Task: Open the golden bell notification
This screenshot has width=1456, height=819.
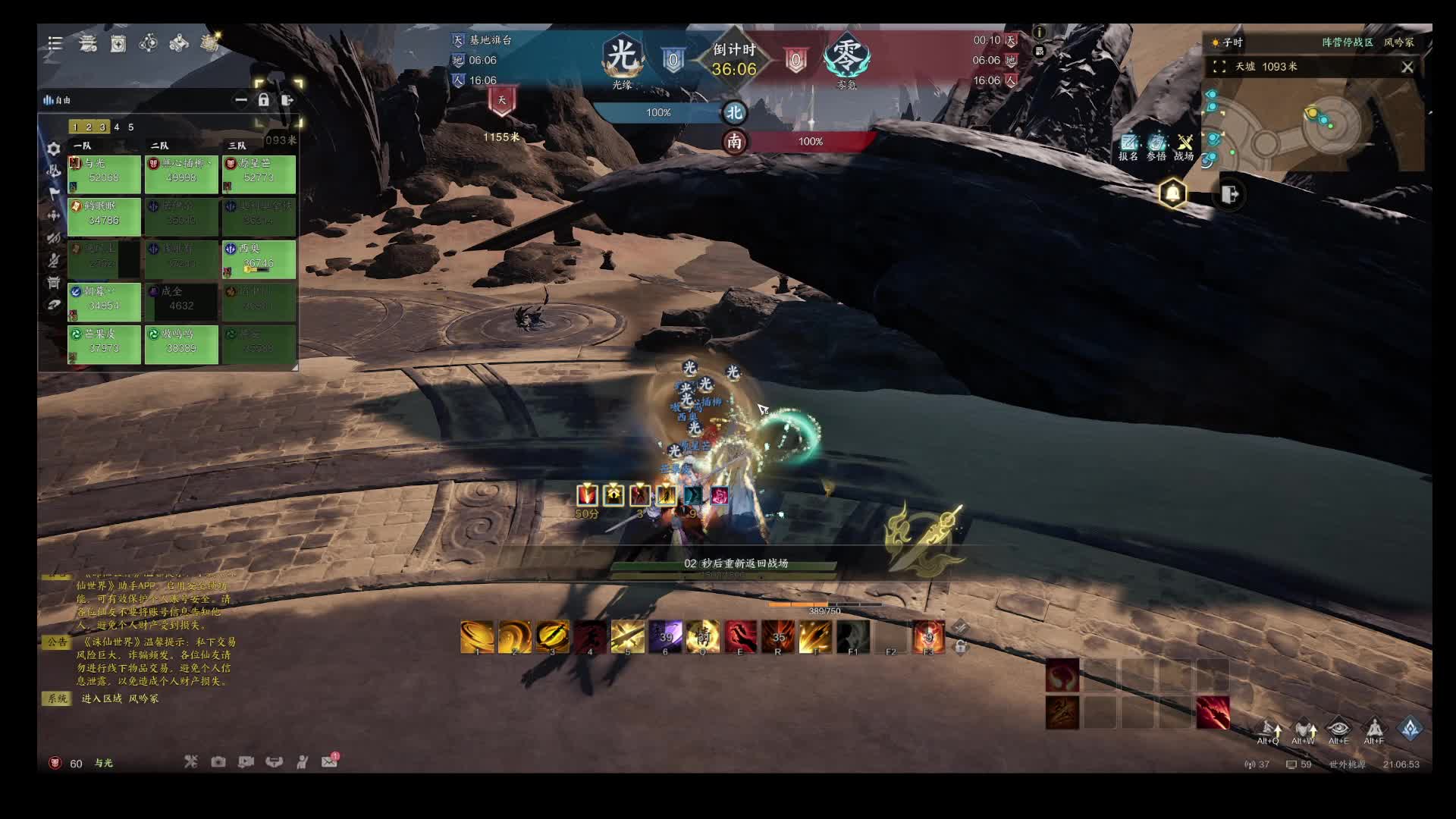Action: [x=1172, y=194]
